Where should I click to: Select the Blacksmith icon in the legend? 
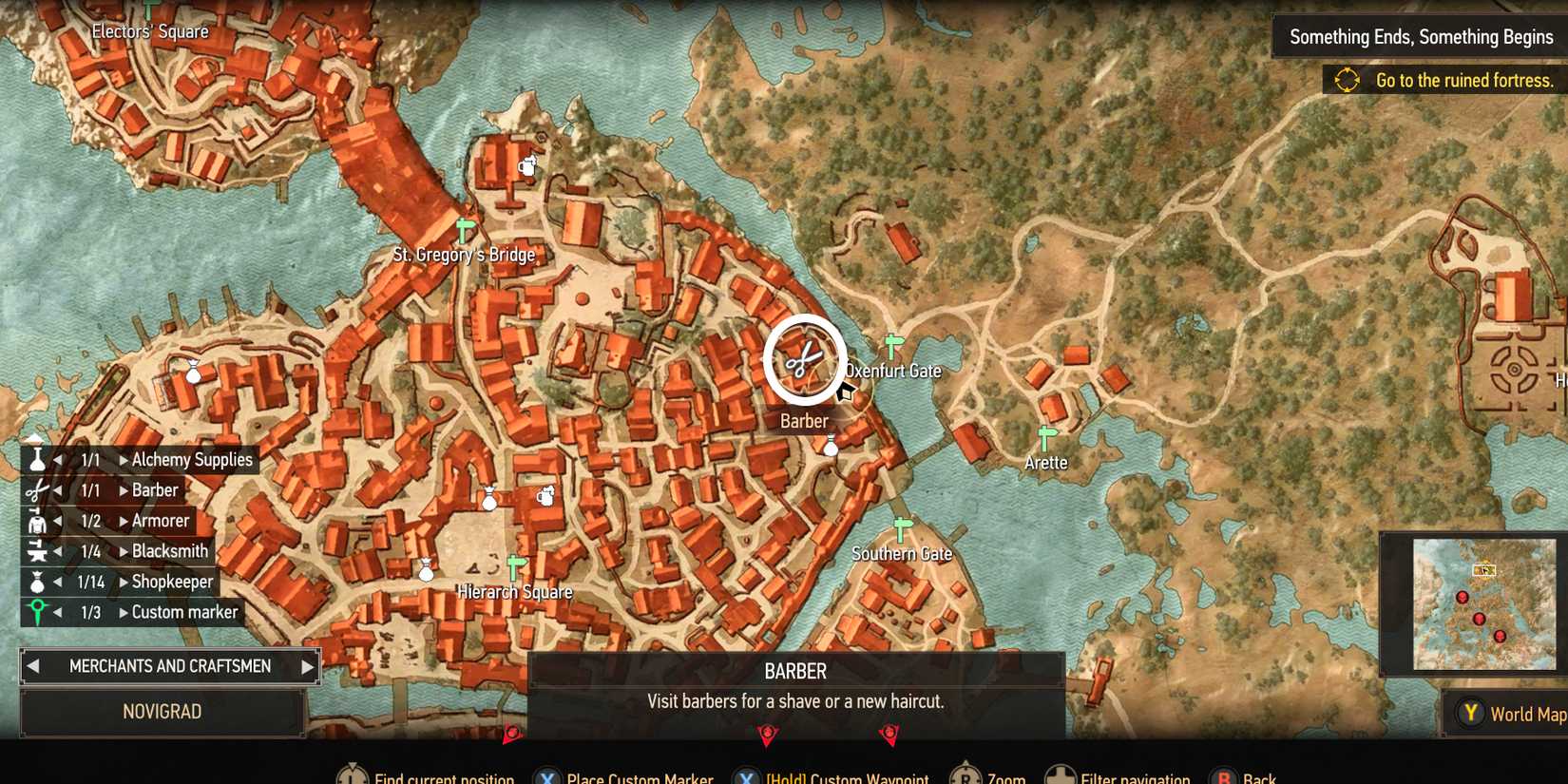coord(35,550)
